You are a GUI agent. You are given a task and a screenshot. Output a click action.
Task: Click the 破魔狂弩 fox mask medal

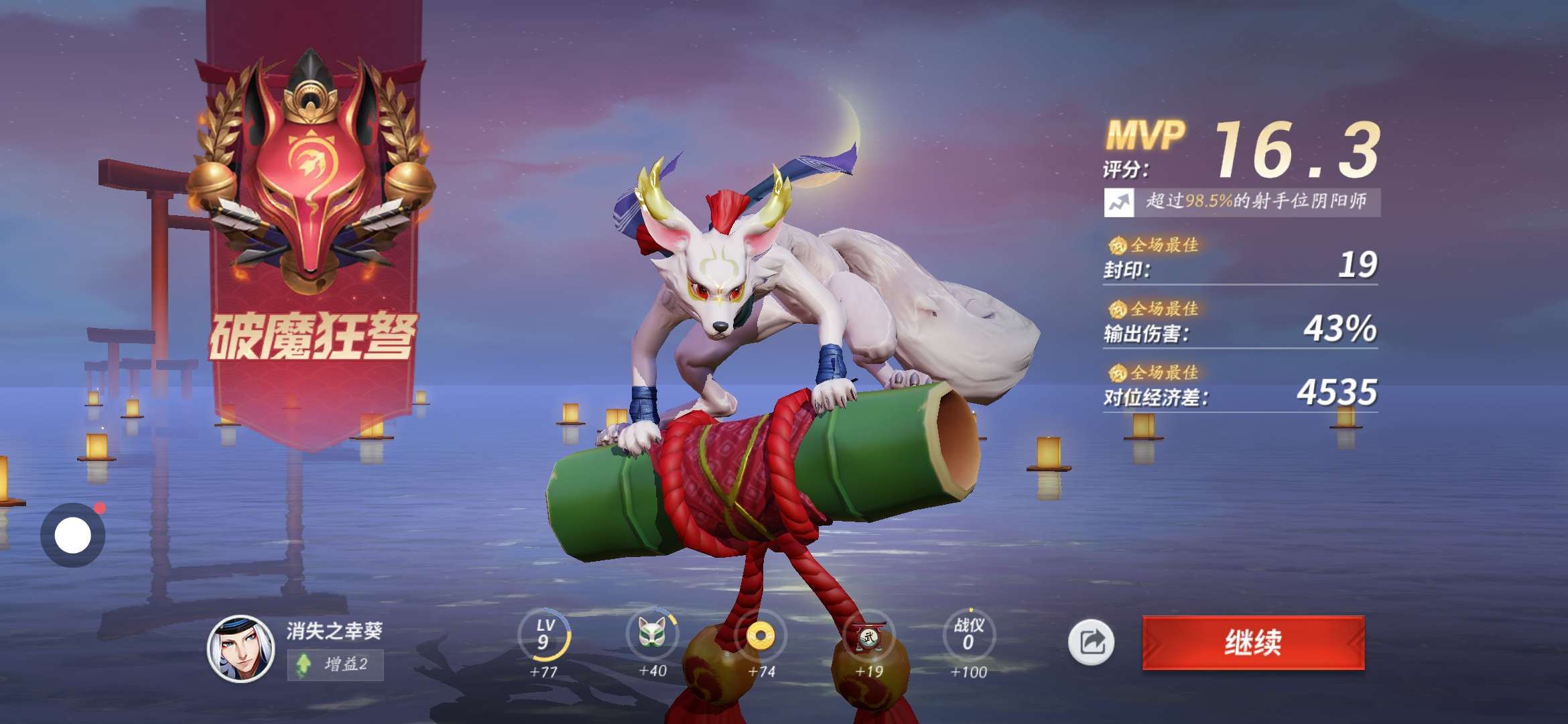tap(310, 174)
